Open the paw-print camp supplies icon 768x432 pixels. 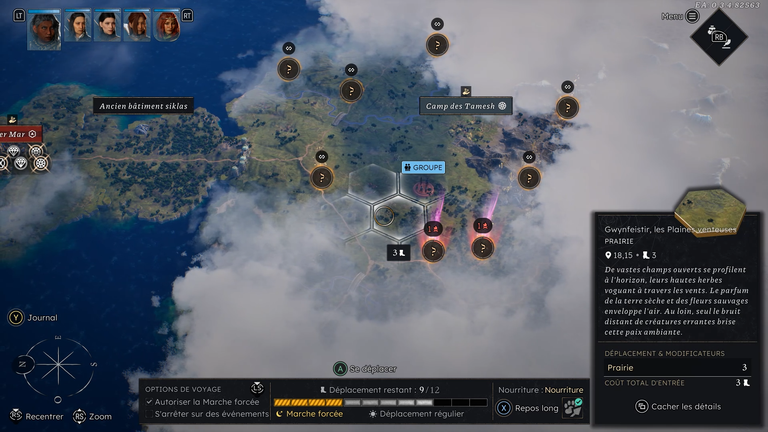click(x=572, y=407)
